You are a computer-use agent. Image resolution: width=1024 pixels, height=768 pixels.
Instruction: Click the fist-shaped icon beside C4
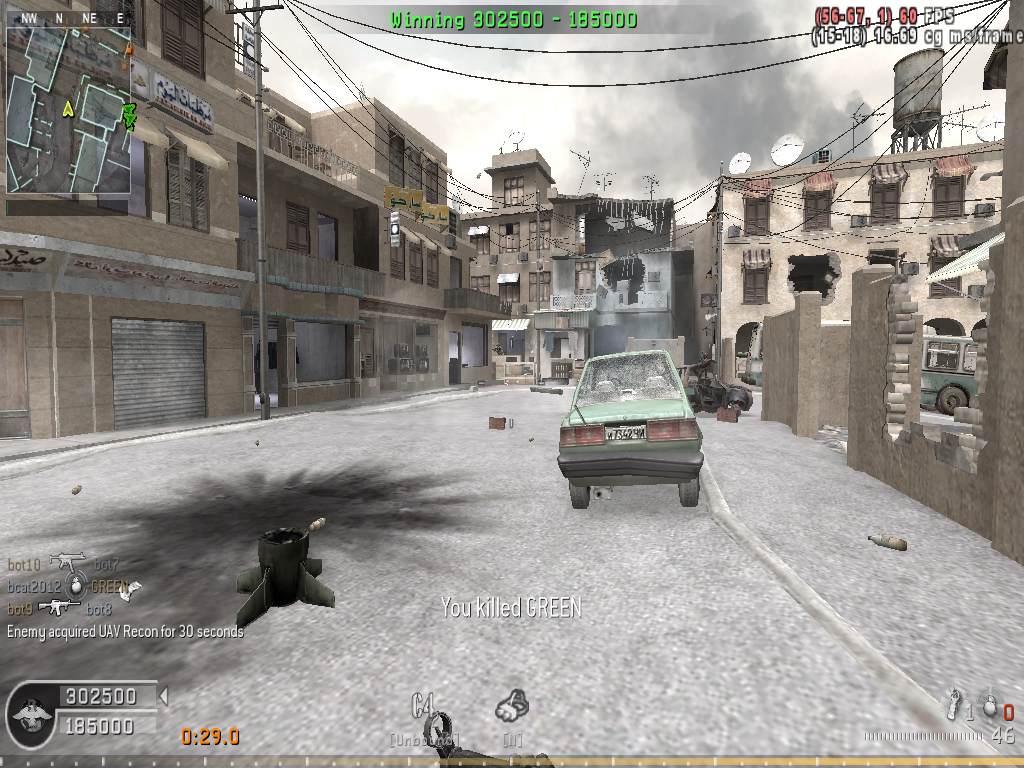click(512, 706)
